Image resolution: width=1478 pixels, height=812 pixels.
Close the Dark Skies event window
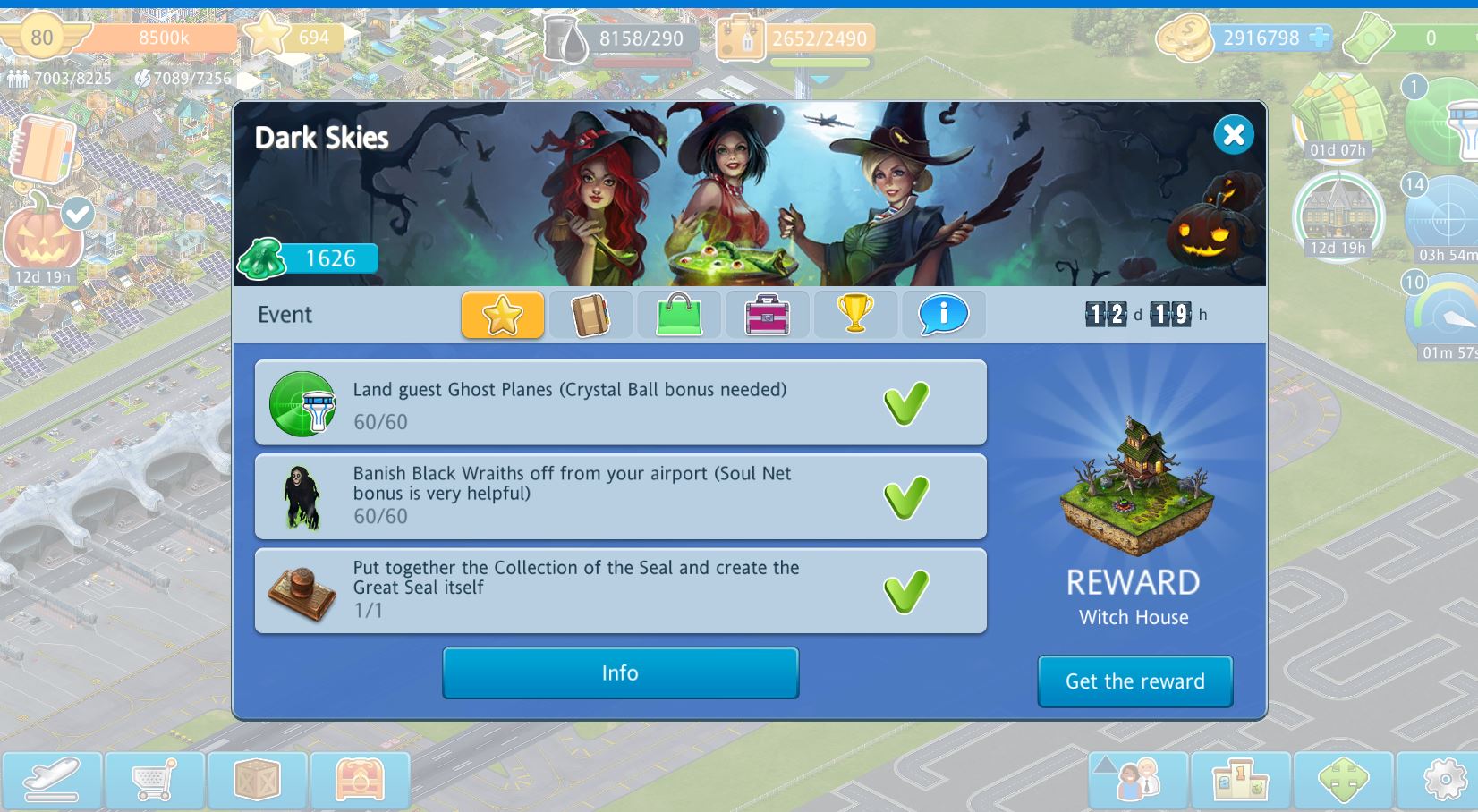pos(1233,135)
